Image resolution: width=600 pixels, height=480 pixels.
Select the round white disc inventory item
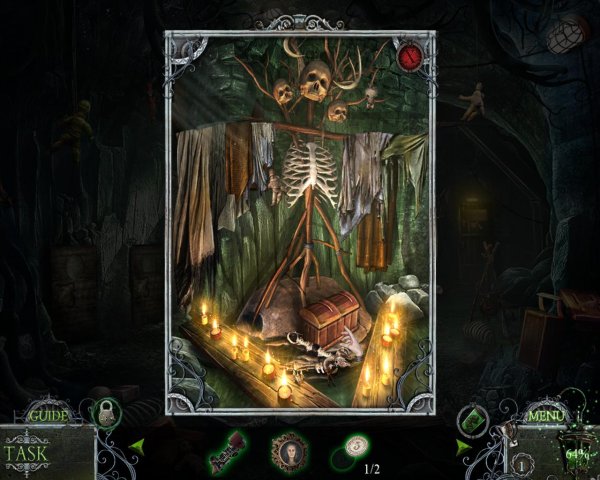[356, 447]
